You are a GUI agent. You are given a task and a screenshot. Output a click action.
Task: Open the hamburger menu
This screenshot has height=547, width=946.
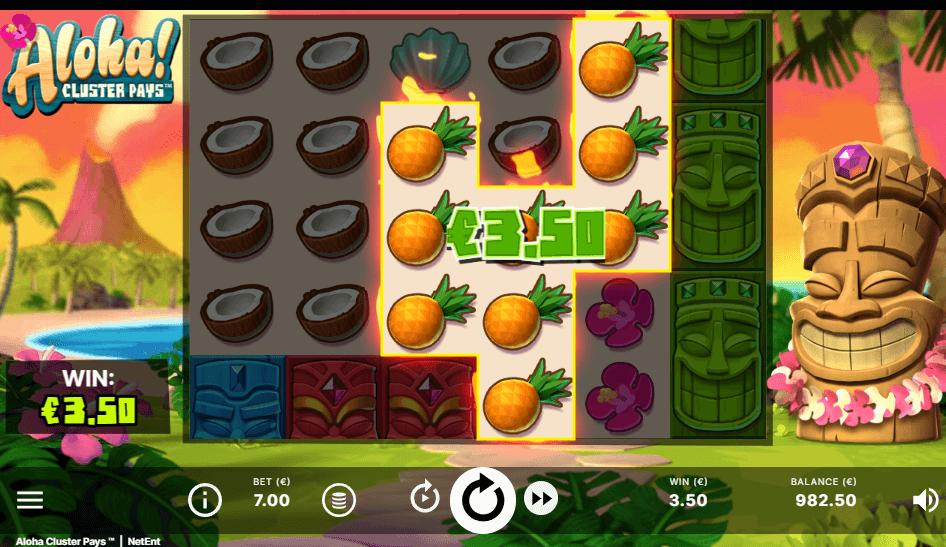pyautogui.click(x=30, y=500)
